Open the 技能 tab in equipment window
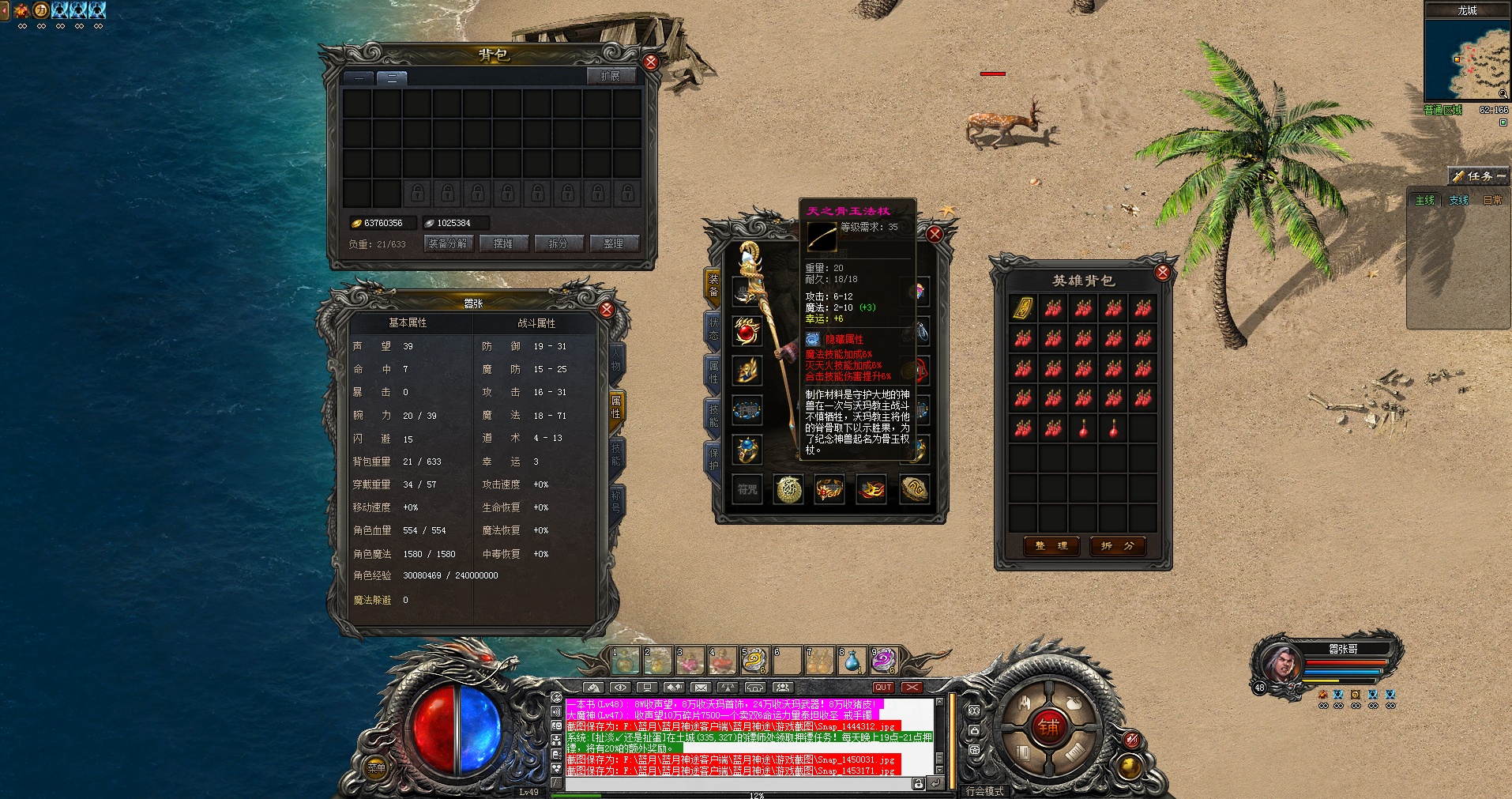This screenshot has width=1512, height=799. pyautogui.click(x=713, y=416)
